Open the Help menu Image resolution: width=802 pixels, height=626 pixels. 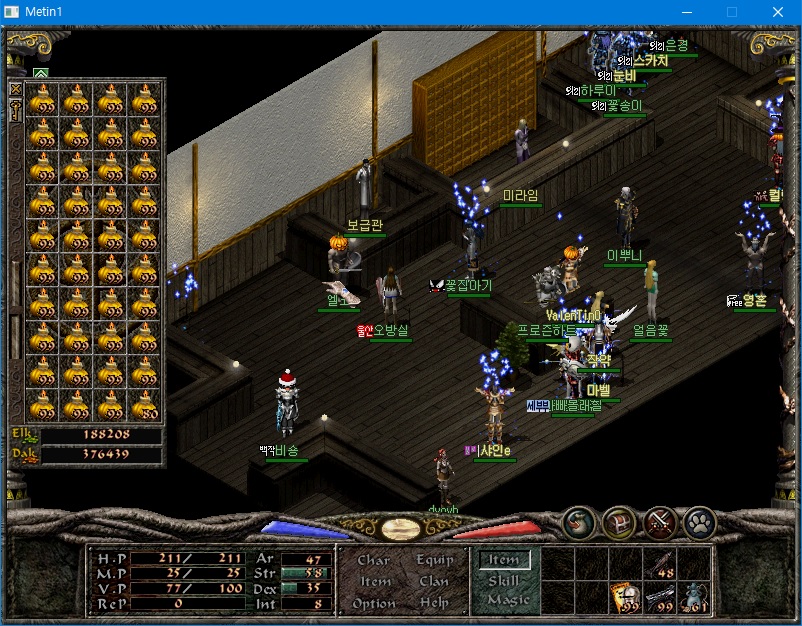point(434,603)
